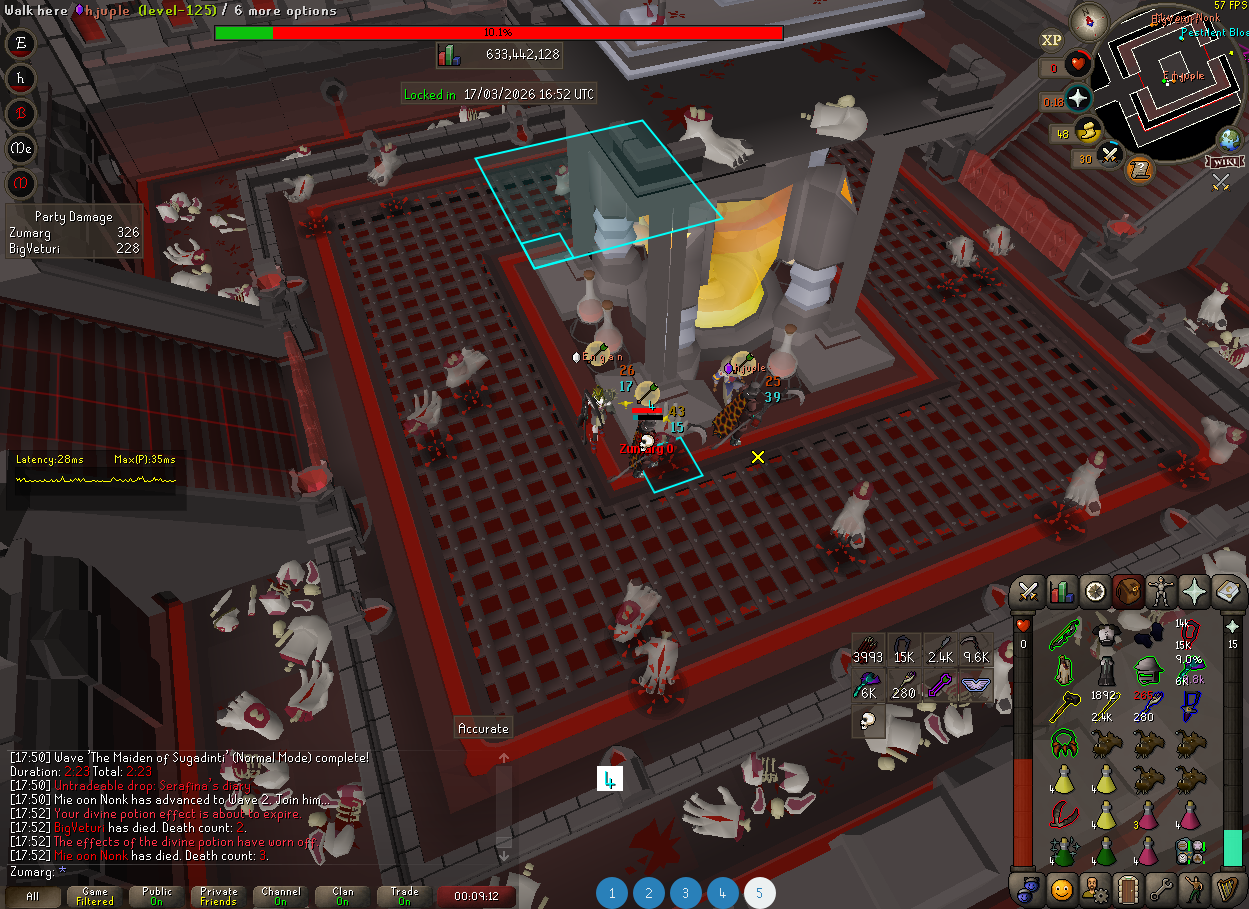This screenshot has height=909, width=1249.
Task: Open the Combat Options tab
Action: 1026,592
